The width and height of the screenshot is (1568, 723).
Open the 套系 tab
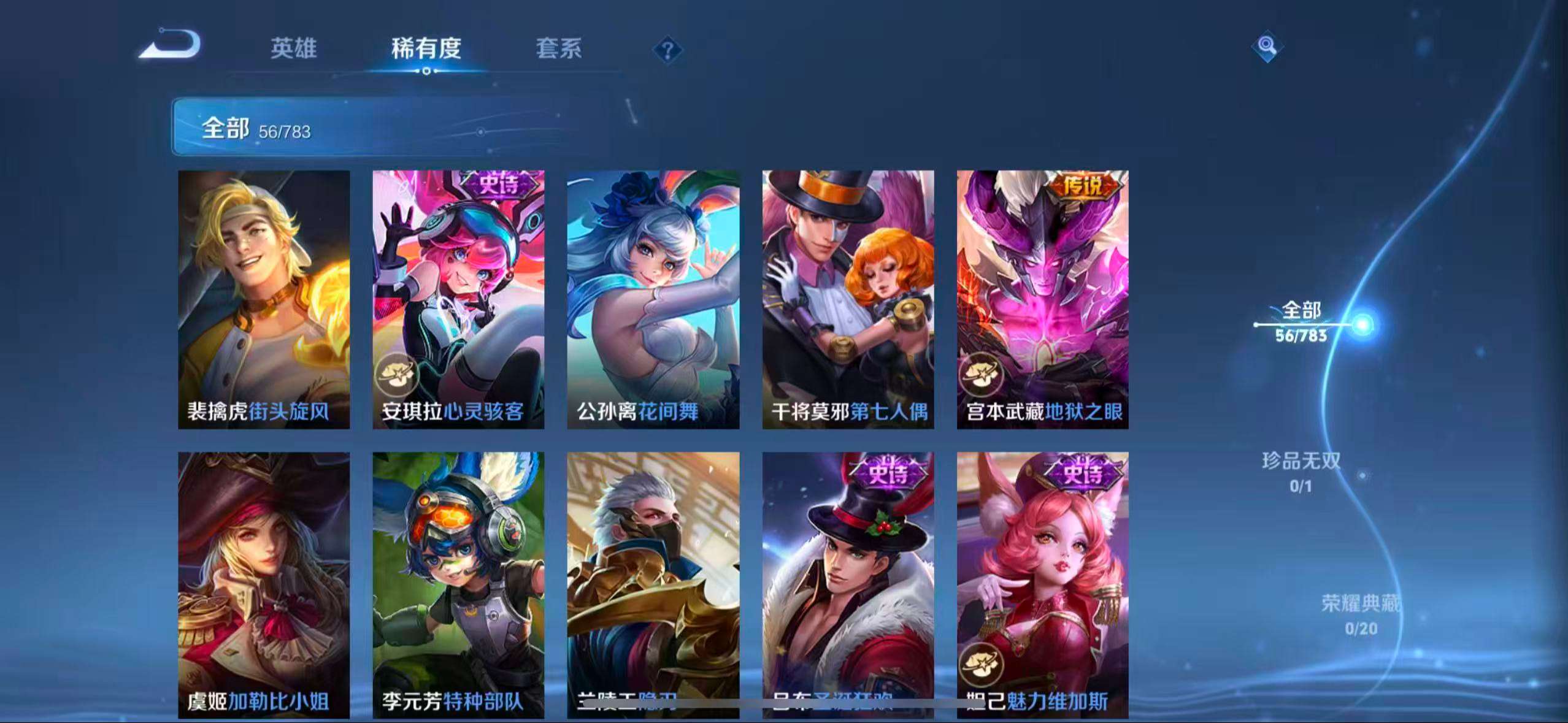coord(559,50)
